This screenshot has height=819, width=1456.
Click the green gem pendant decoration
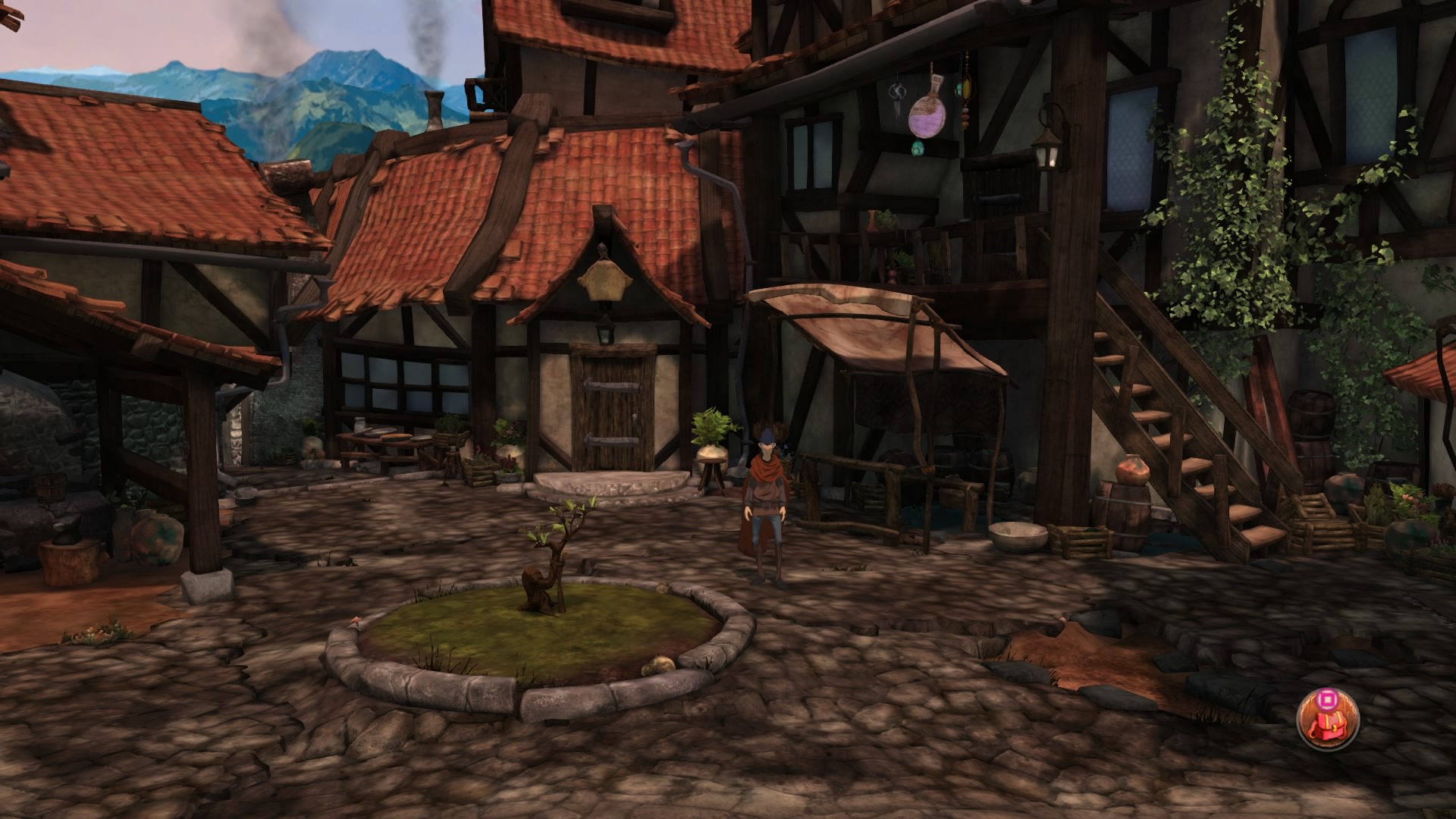918,148
